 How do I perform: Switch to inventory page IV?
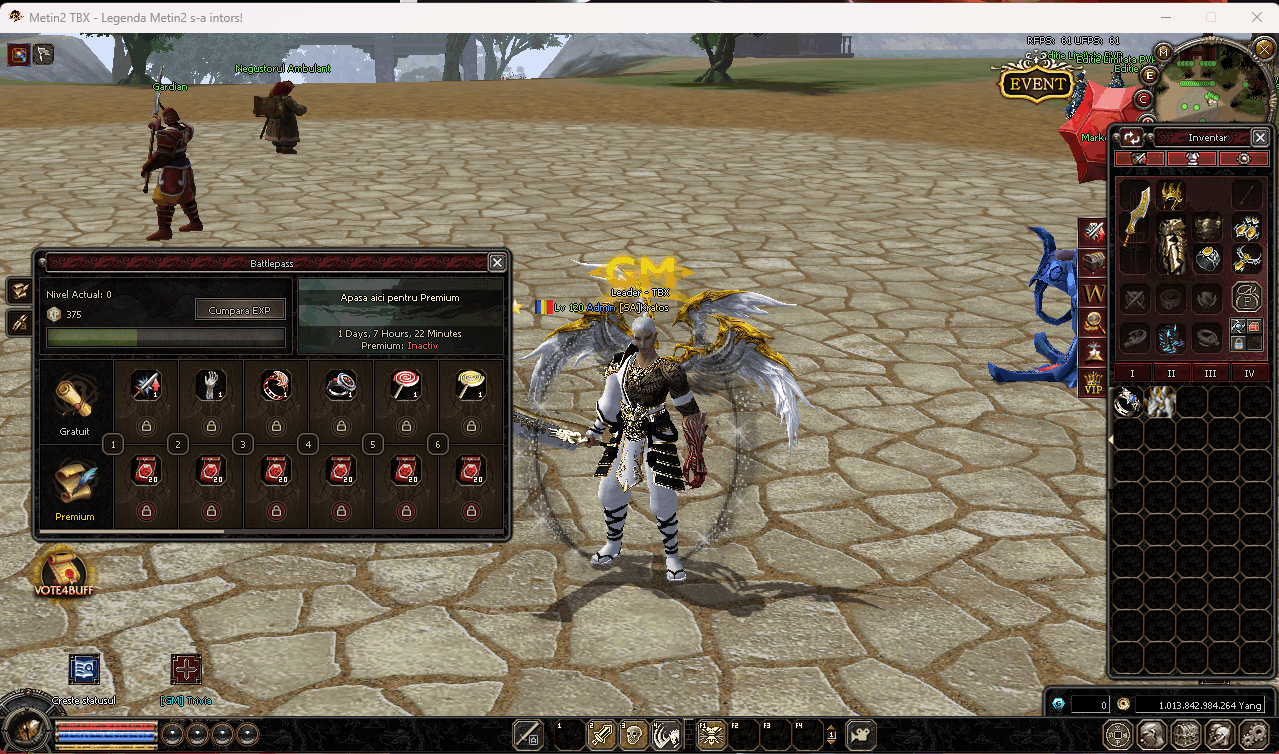point(1249,373)
